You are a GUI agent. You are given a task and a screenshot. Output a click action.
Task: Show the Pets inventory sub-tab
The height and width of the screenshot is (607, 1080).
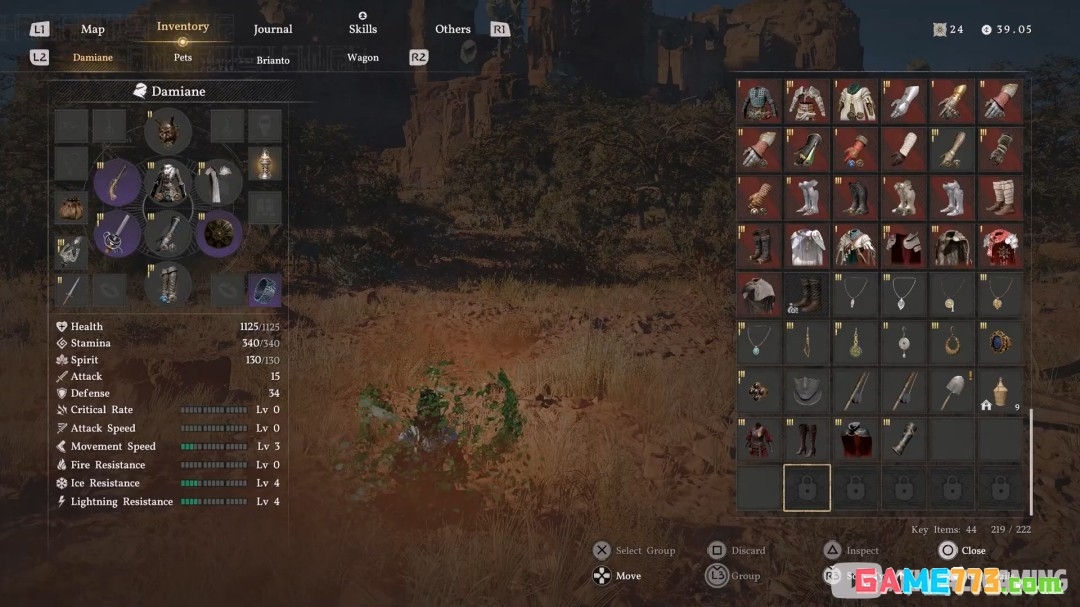tap(182, 58)
